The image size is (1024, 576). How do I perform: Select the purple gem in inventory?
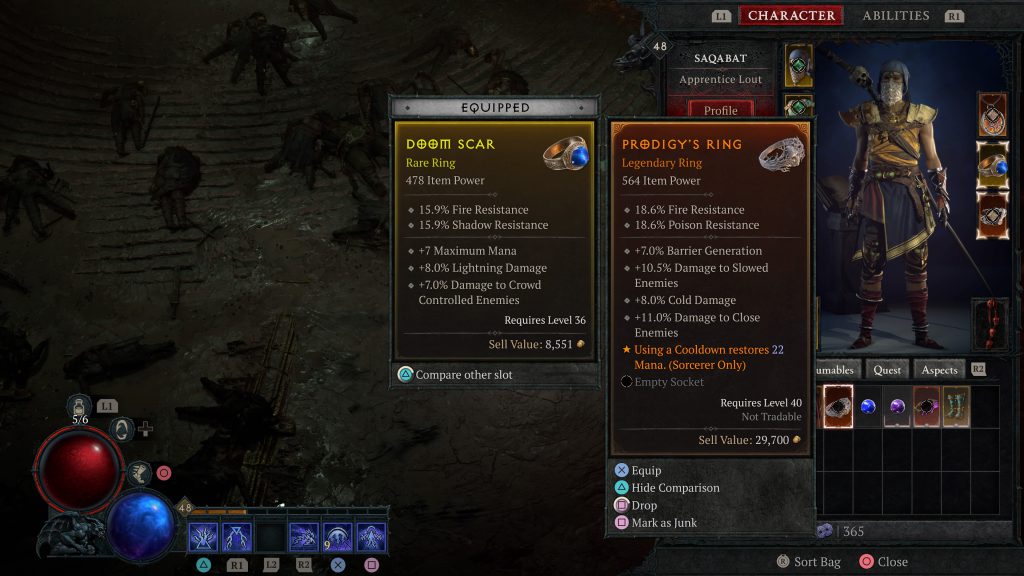tap(898, 407)
